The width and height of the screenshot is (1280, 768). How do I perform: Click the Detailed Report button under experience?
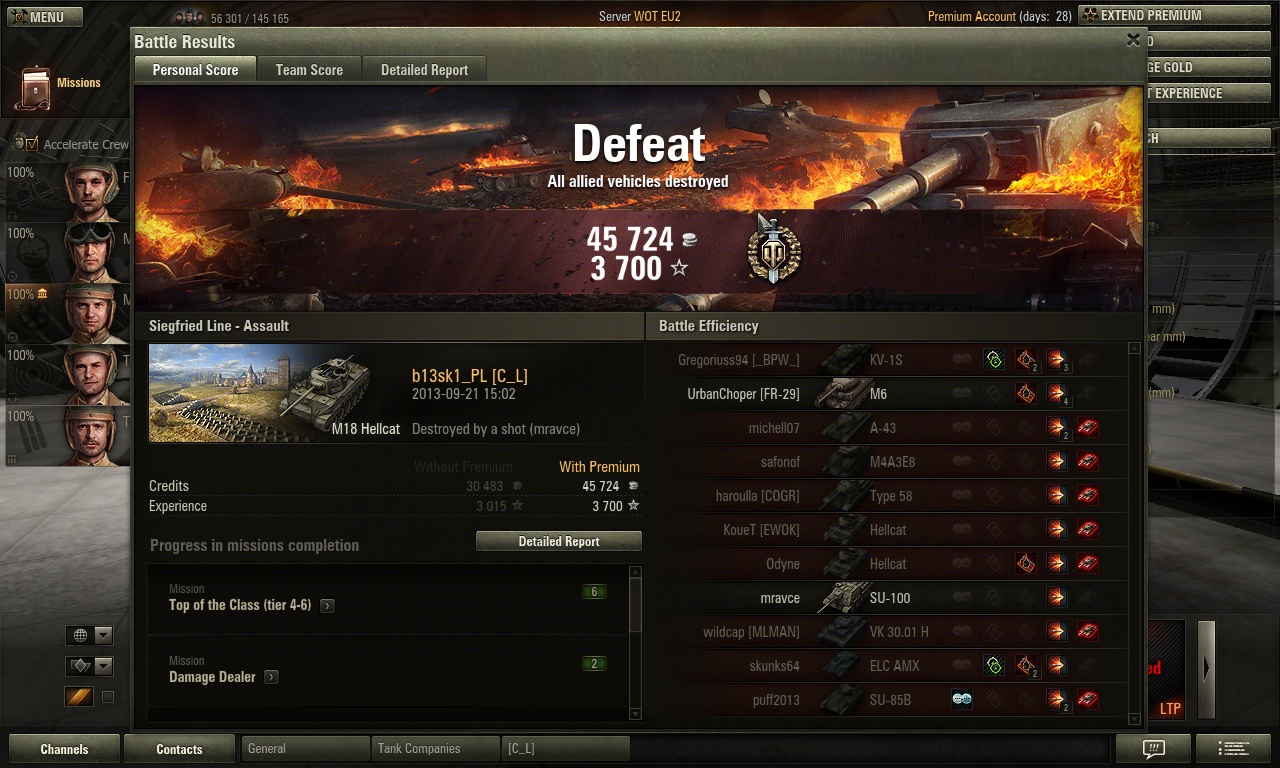tap(559, 541)
